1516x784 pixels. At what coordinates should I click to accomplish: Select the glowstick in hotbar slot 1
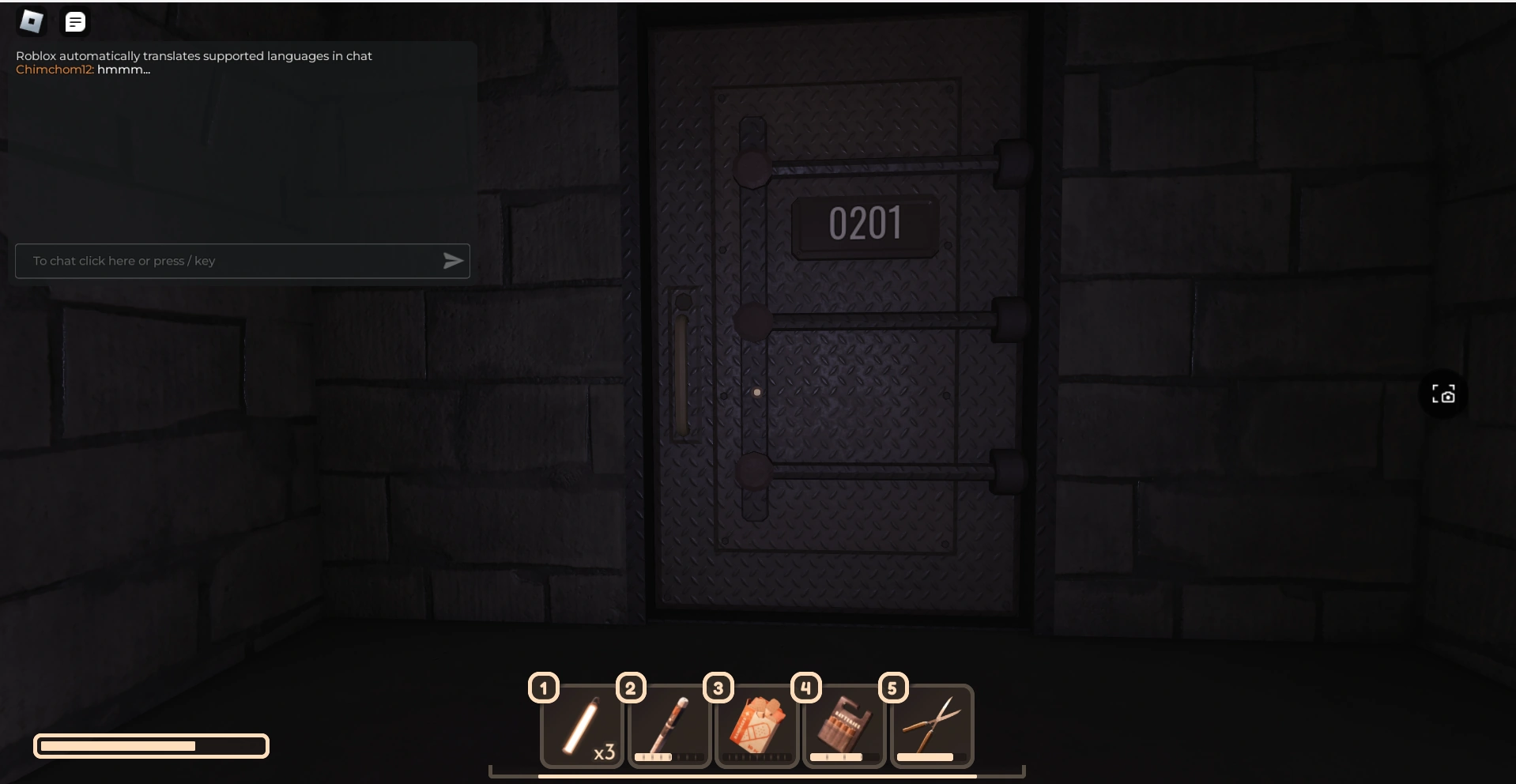(x=583, y=727)
